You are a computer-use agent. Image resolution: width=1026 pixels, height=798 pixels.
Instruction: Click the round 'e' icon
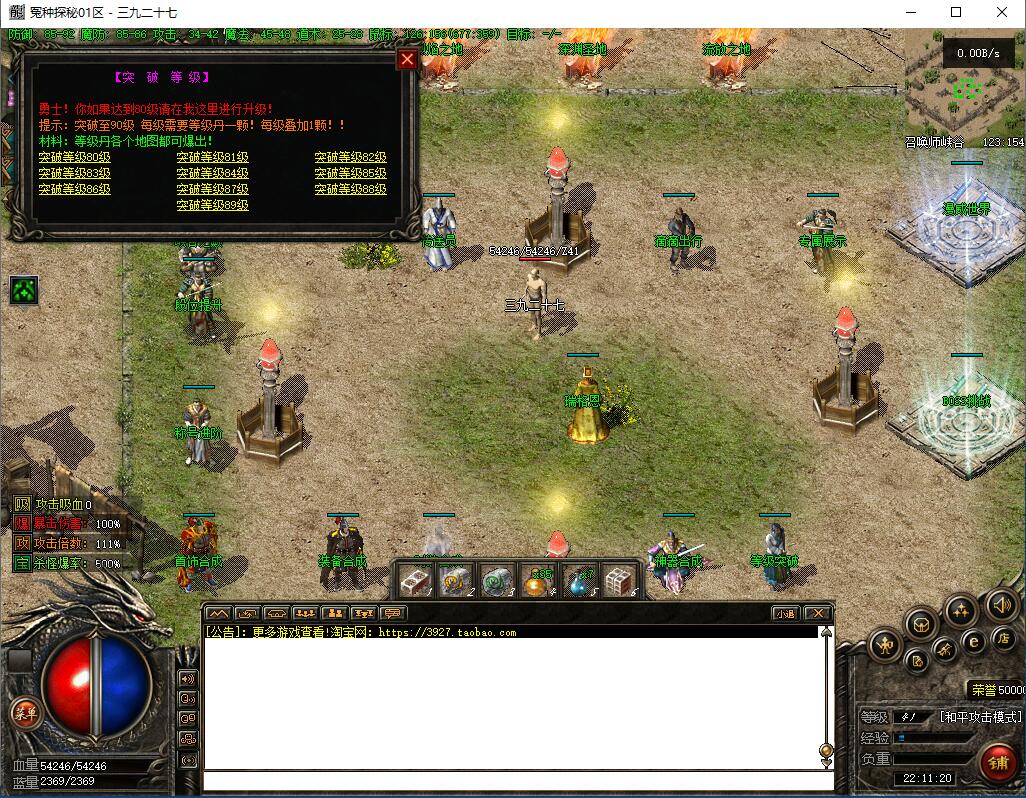(x=972, y=642)
